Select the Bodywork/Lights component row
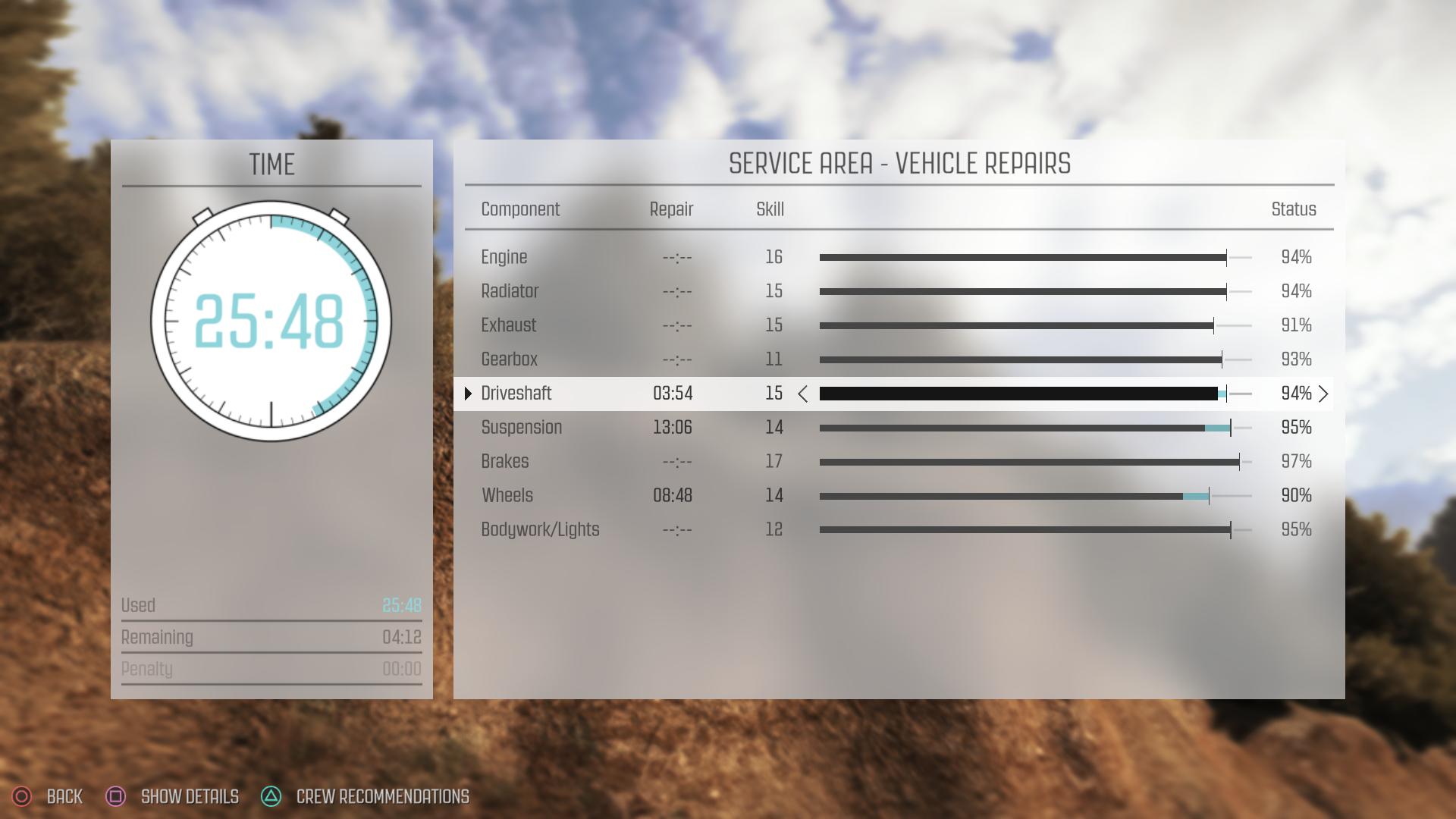This screenshot has width=1456, height=819. click(x=540, y=530)
